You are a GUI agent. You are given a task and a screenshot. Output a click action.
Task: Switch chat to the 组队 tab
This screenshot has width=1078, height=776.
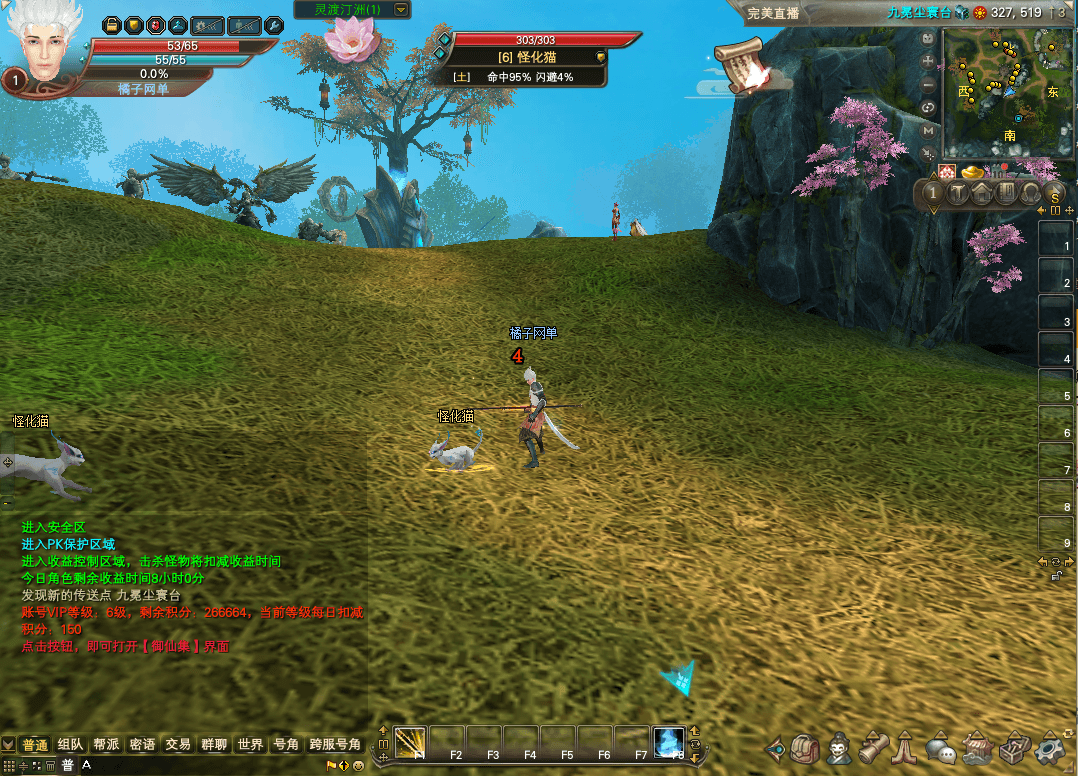tap(71, 745)
